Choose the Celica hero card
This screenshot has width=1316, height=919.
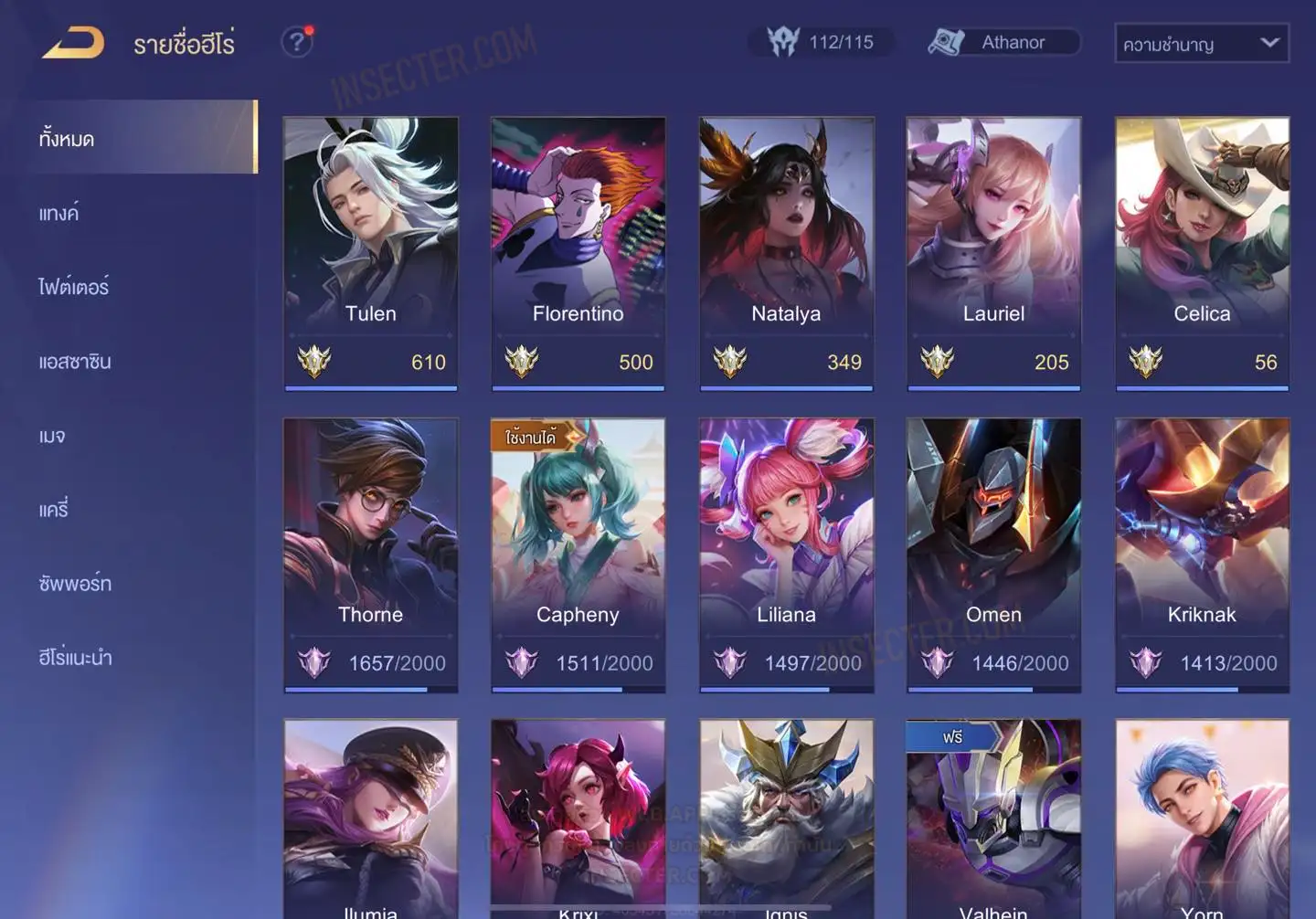(x=1202, y=253)
